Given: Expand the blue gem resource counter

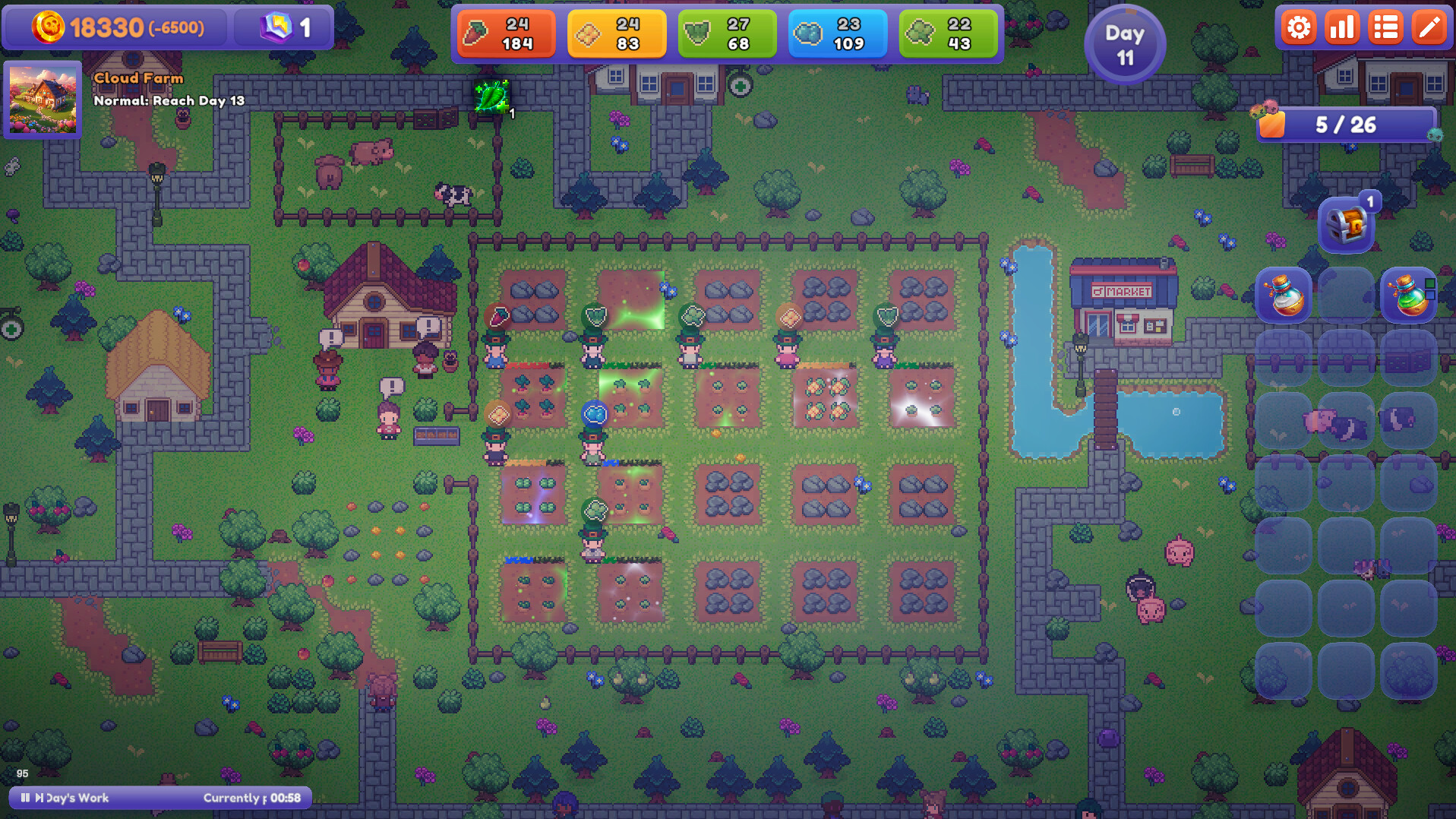Looking at the screenshot, I should pyautogui.click(x=838, y=33).
